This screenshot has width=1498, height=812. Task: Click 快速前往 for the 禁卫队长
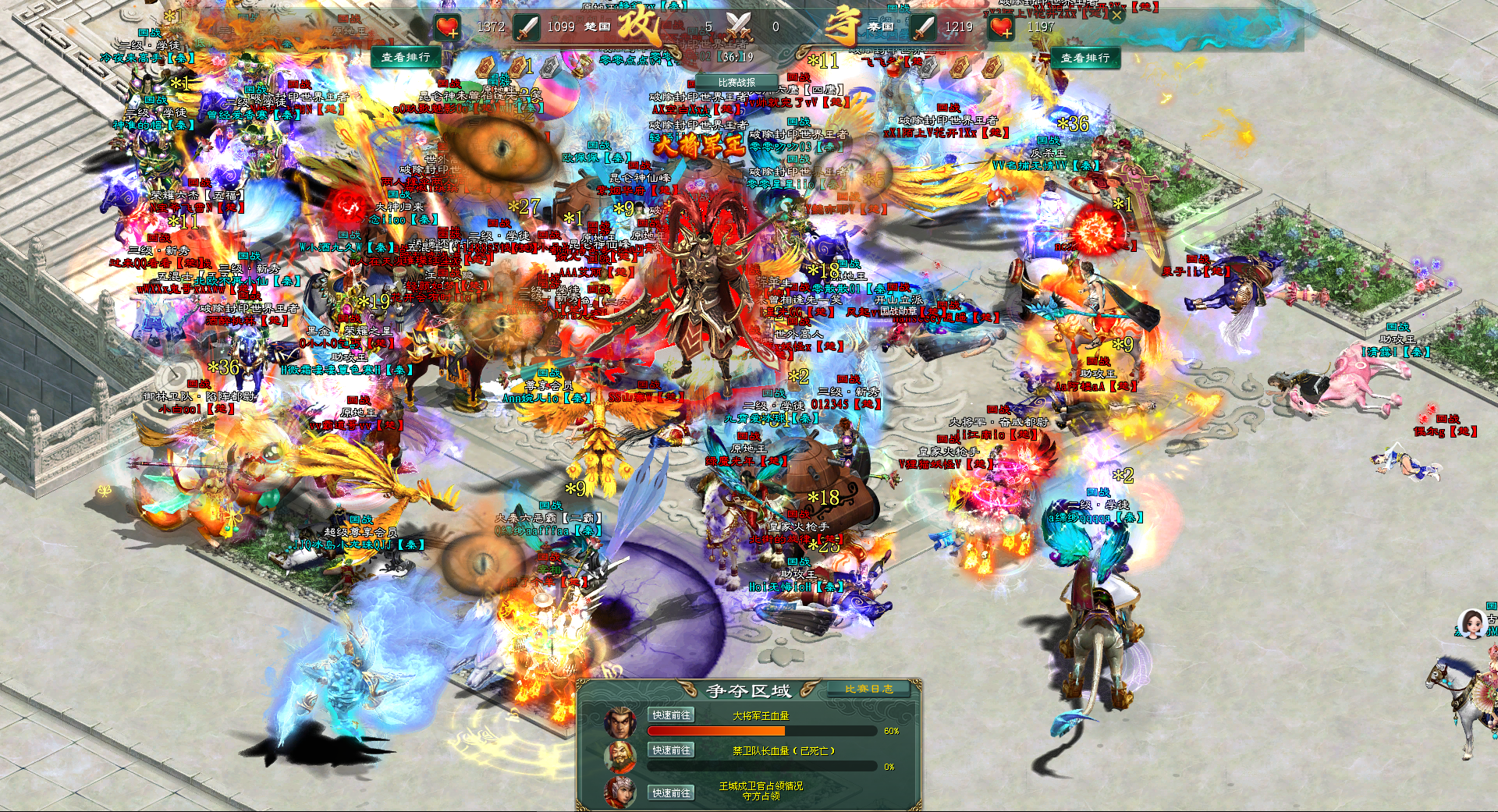(671, 750)
